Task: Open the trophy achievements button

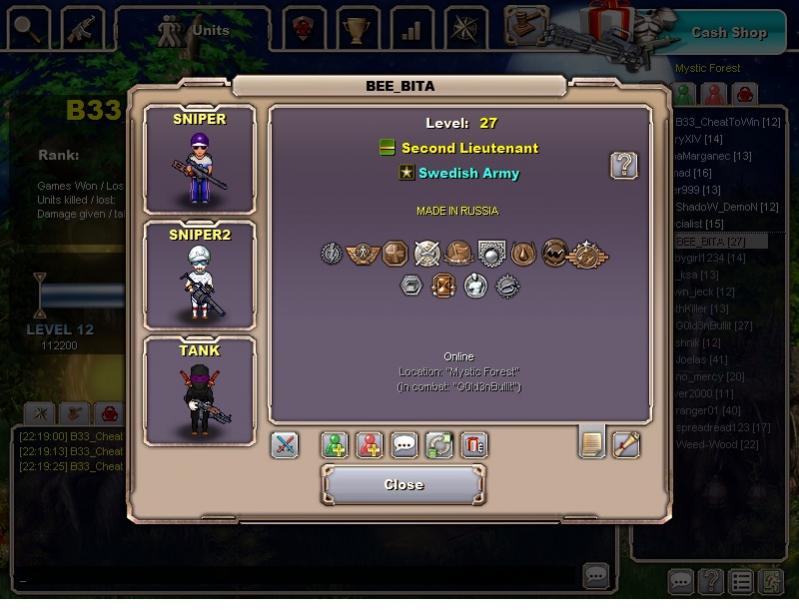Action: click(357, 29)
